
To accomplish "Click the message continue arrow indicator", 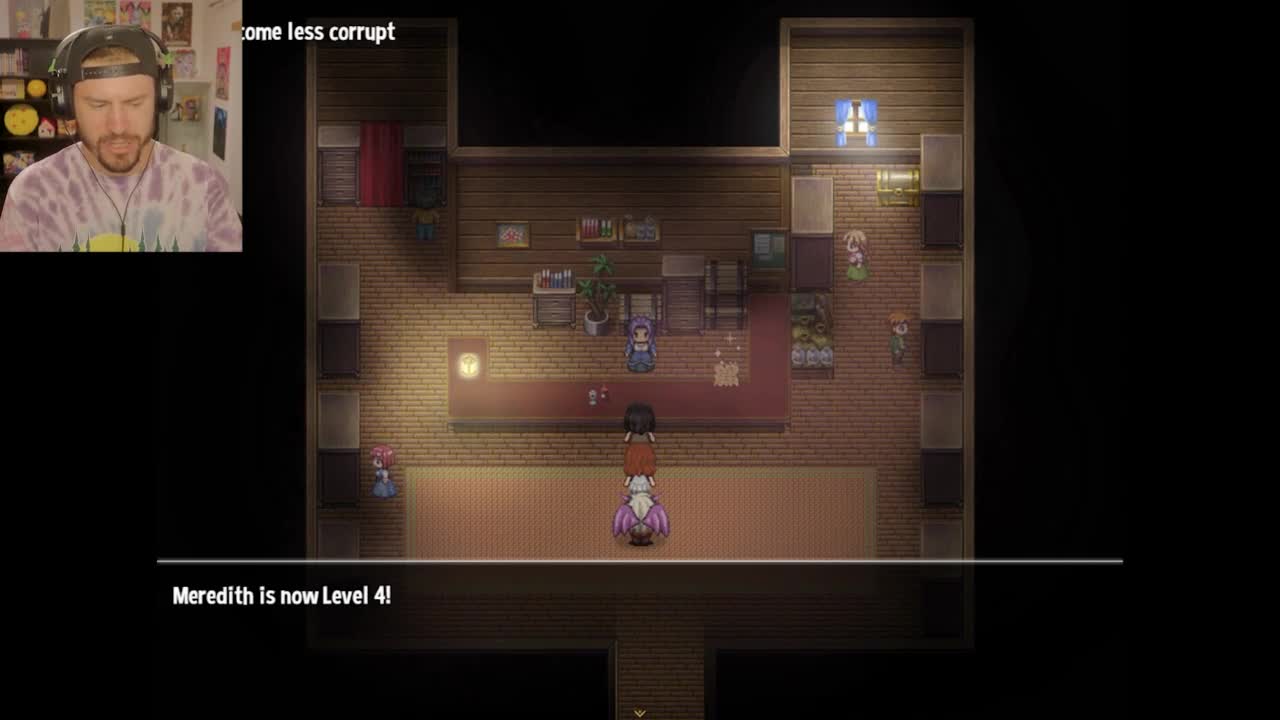I will coord(639,712).
